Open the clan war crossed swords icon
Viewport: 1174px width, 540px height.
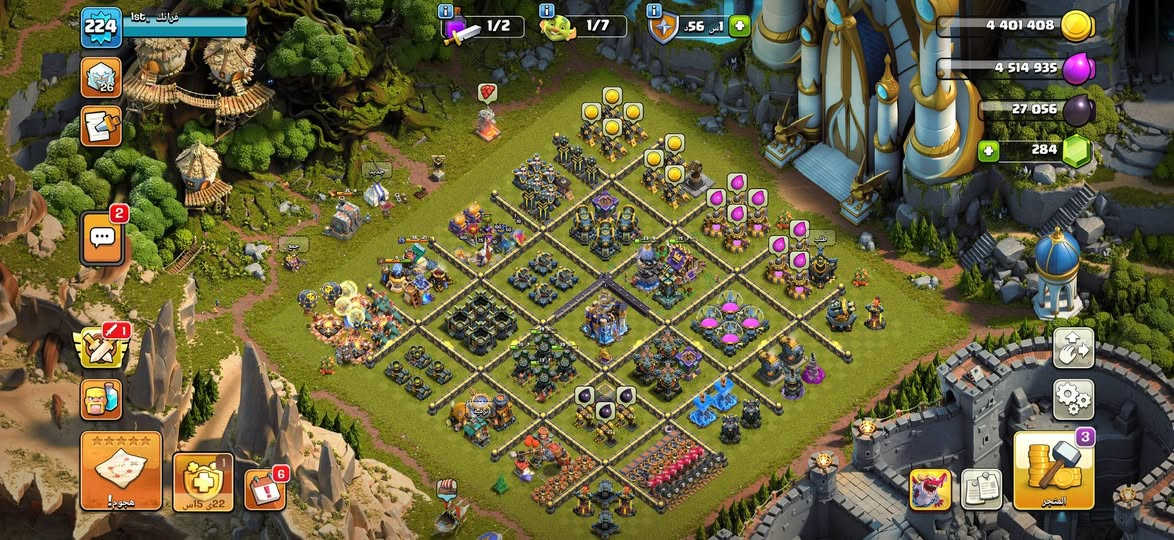(101, 347)
